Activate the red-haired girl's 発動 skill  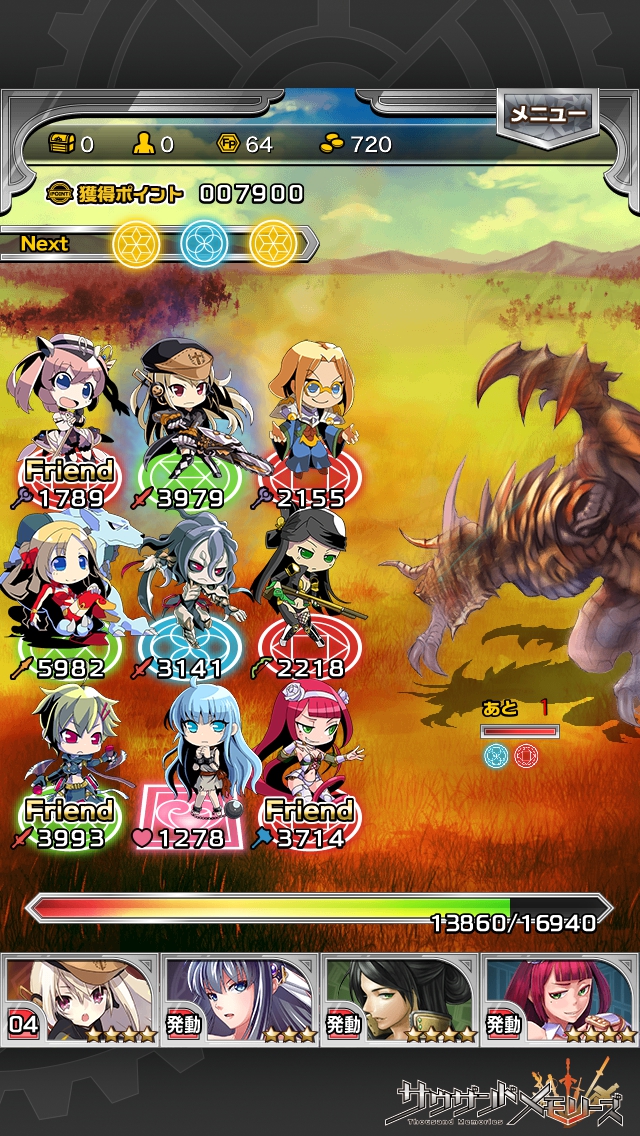[x=560, y=998]
